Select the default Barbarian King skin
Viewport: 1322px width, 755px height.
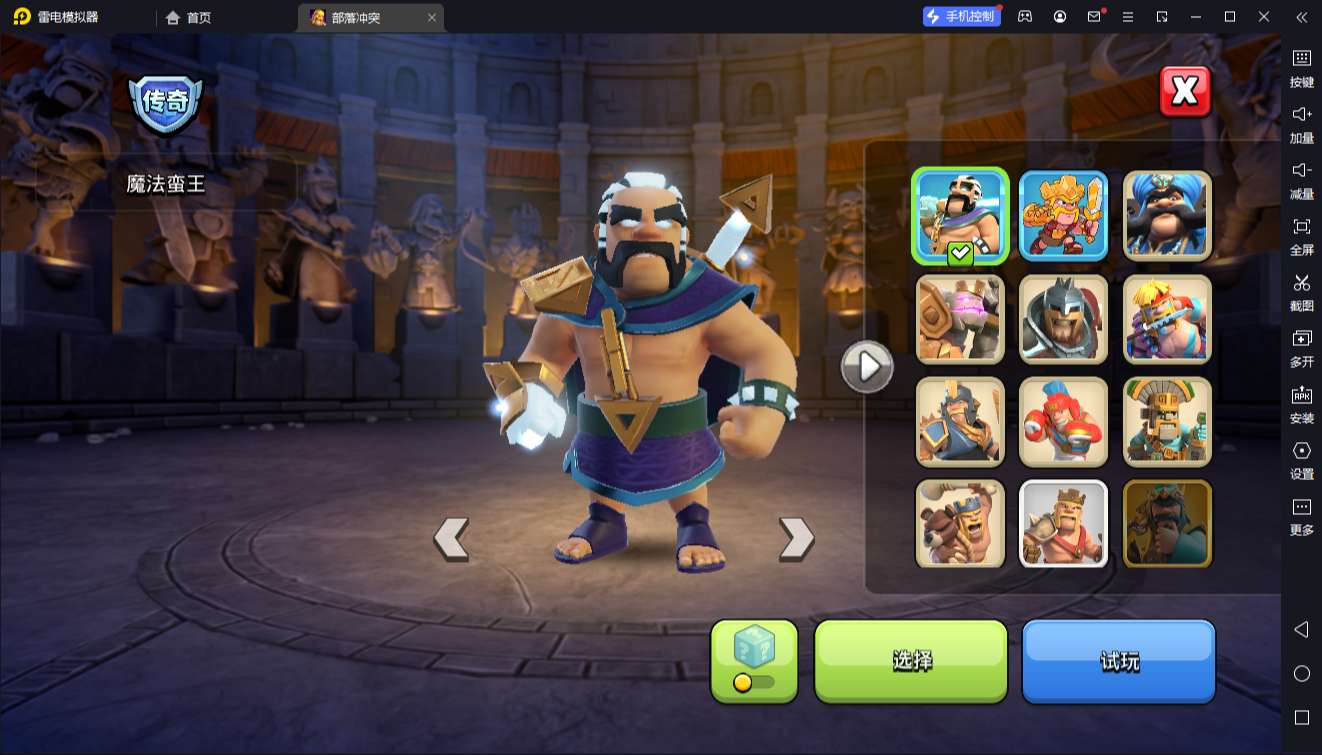(x=1063, y=524)
